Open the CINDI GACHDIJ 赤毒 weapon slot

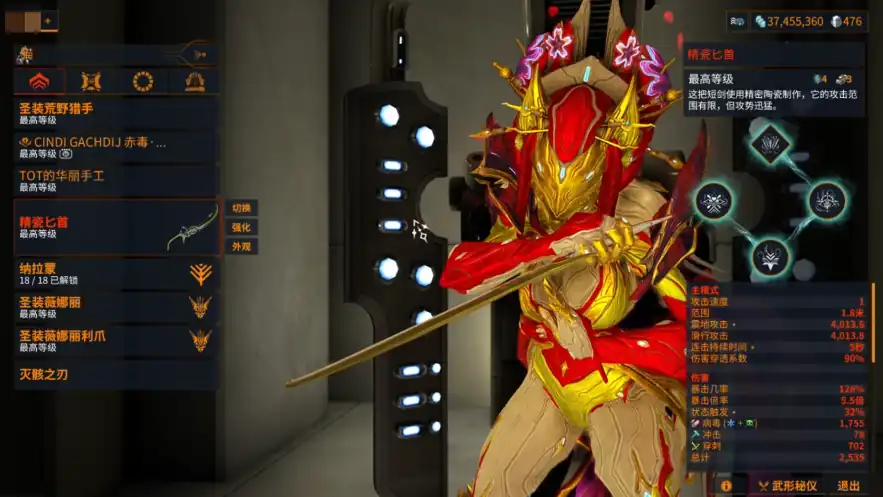pyautogui.click(x=115, y=147)
